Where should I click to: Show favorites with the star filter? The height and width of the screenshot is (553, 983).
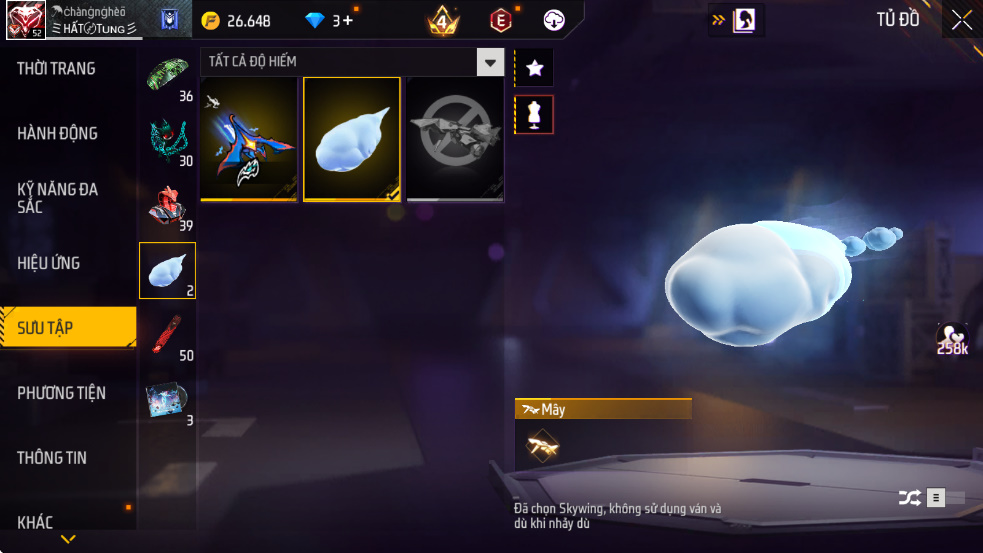pyautogui.click(x=535, y=68)
